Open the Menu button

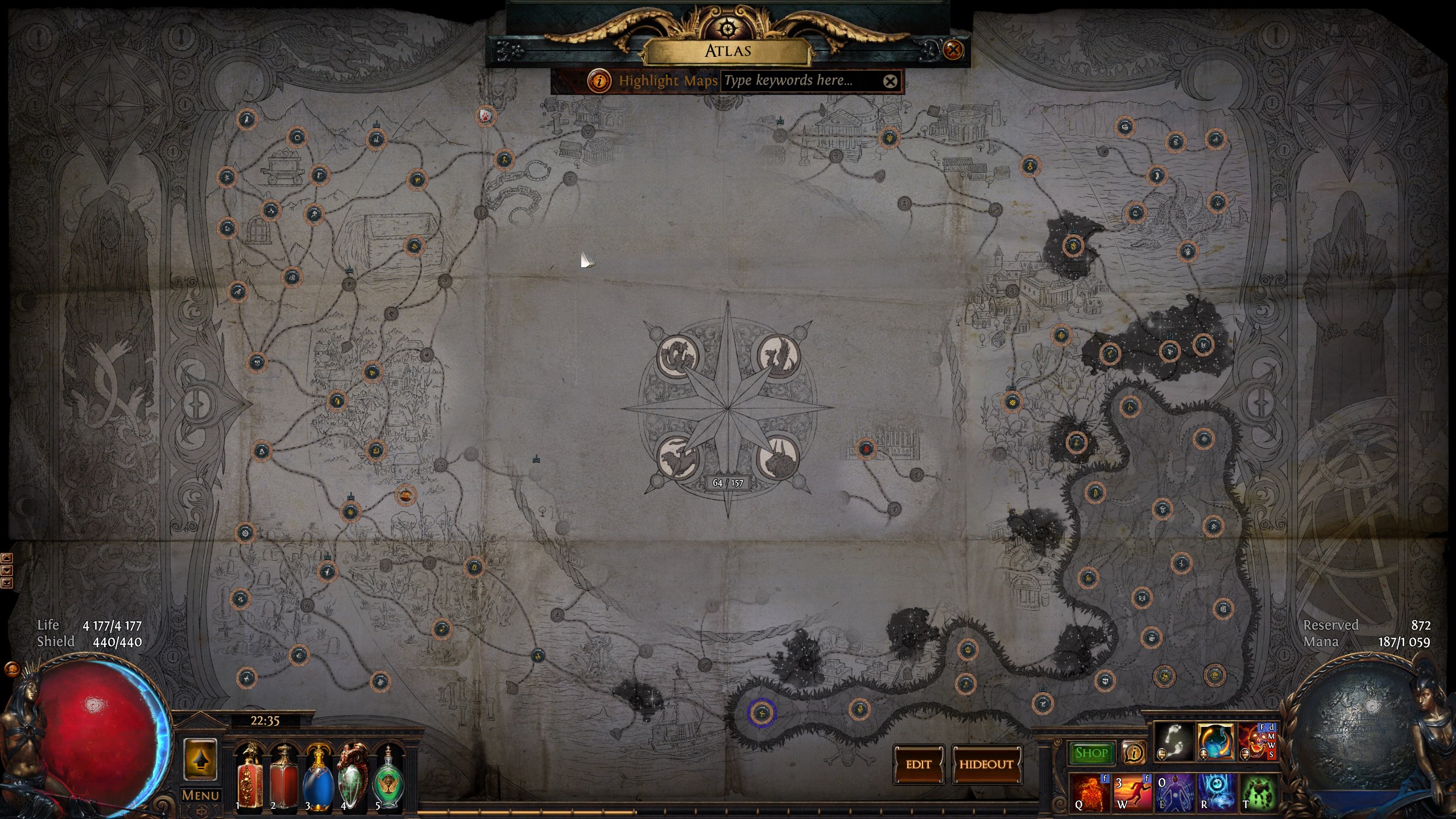pyautogui.click(x=200, y=795)
